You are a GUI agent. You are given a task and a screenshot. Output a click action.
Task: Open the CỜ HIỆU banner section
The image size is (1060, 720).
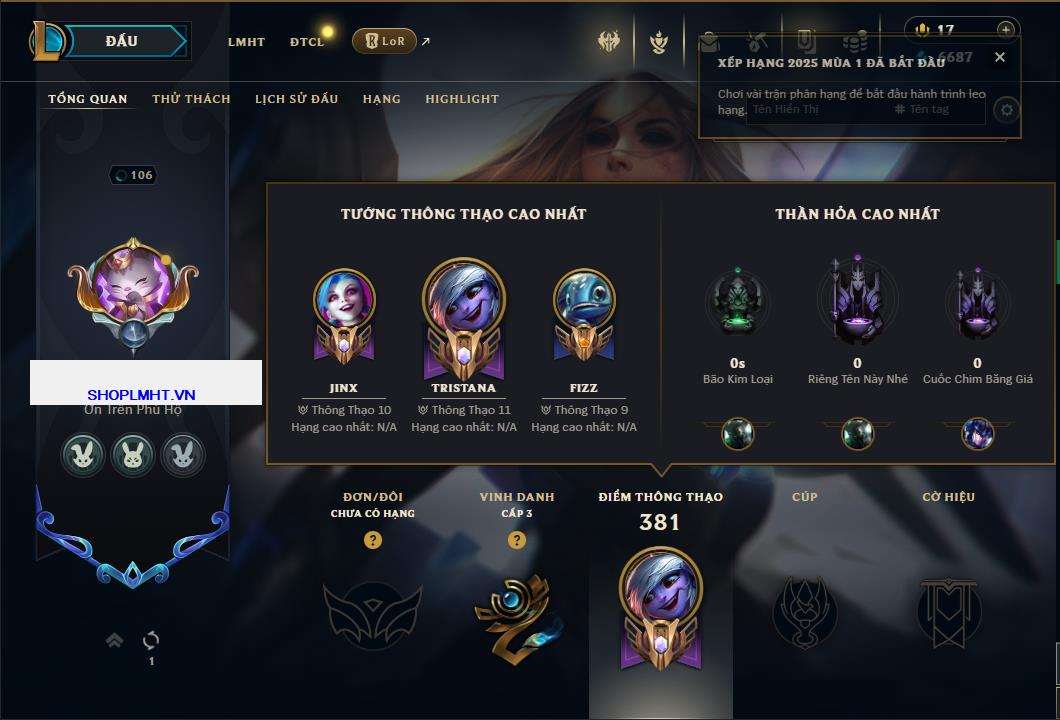[x=948, y=610]
